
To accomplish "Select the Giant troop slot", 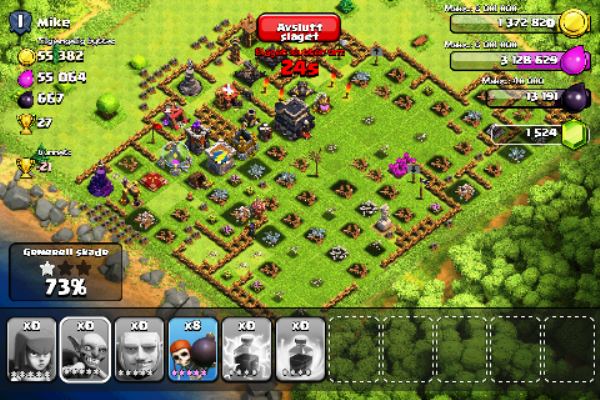I will (139, 350).
